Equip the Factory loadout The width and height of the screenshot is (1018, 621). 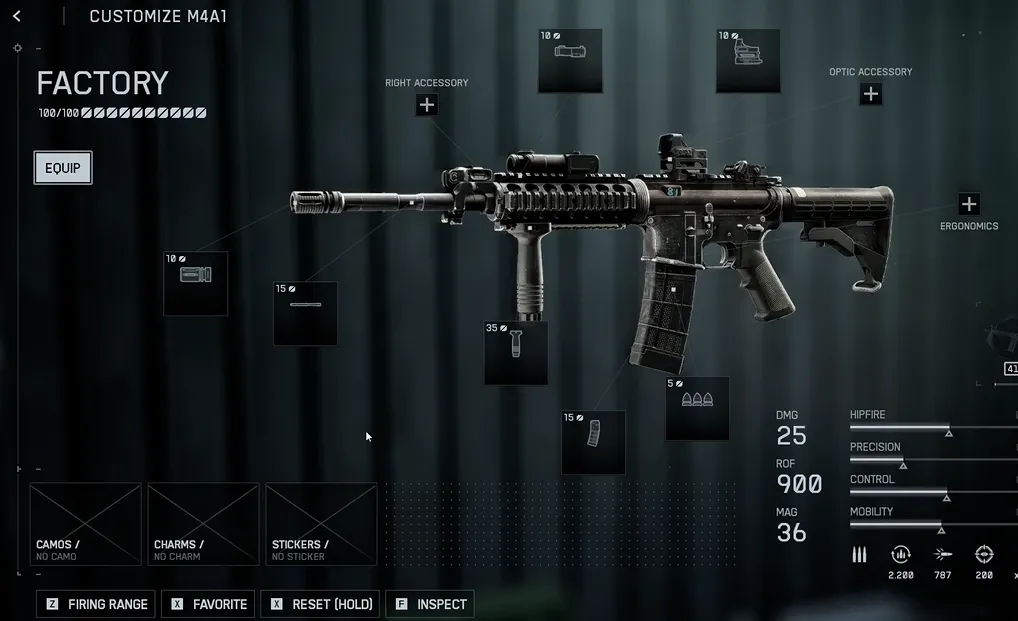click(x=63, y=168)
